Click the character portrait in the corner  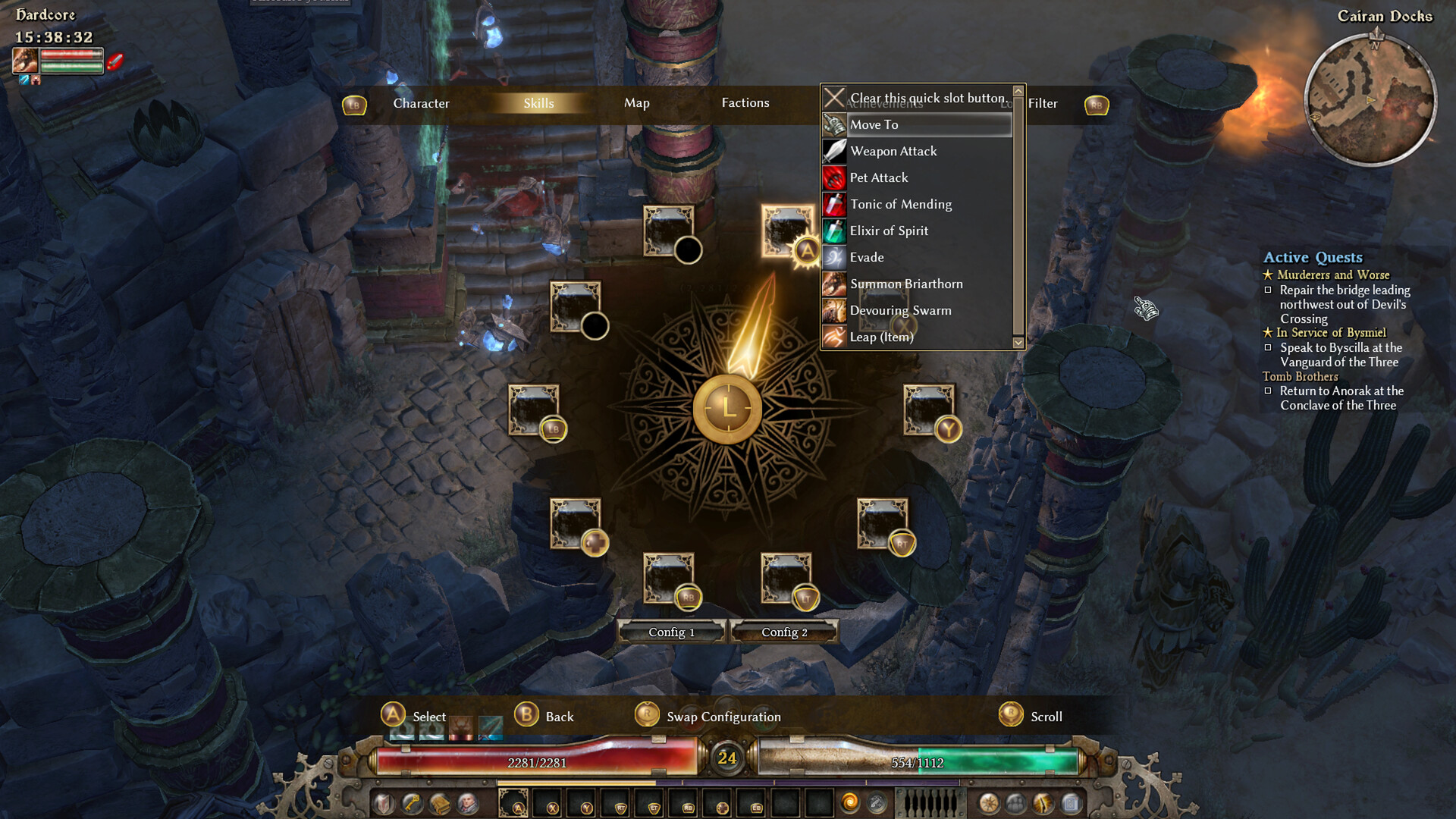25,61
